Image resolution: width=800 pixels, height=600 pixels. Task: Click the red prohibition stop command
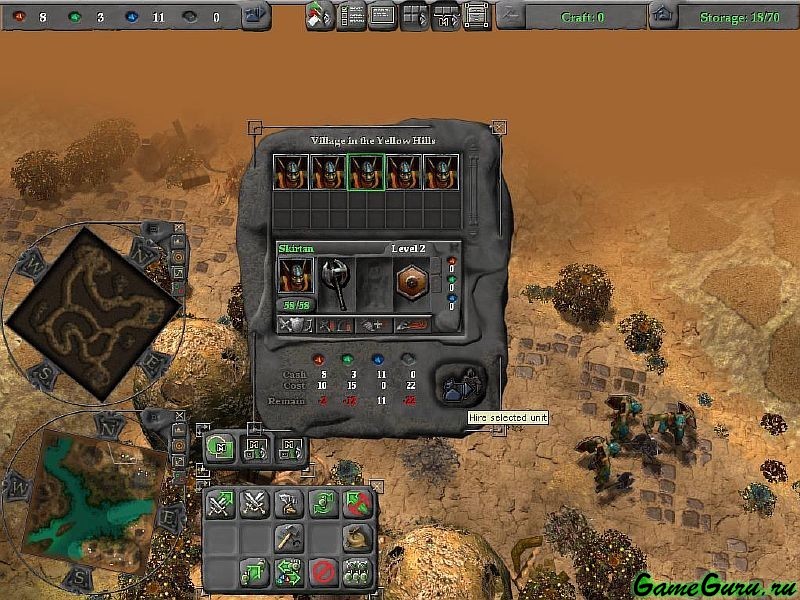coord(321,572)
